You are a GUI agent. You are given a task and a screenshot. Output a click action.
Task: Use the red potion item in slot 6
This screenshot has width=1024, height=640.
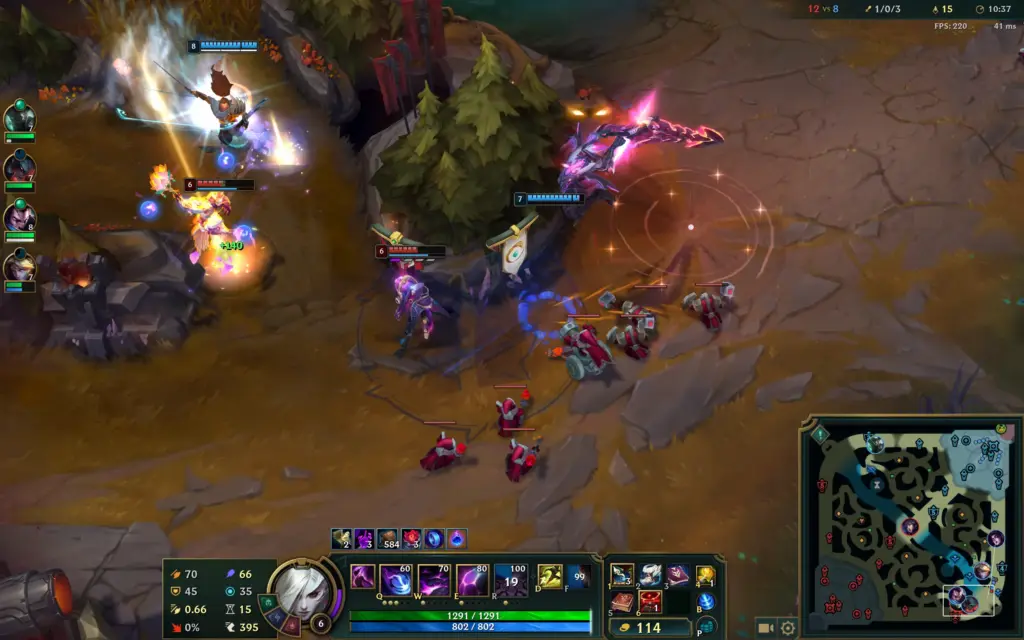(x=650, y=602)
